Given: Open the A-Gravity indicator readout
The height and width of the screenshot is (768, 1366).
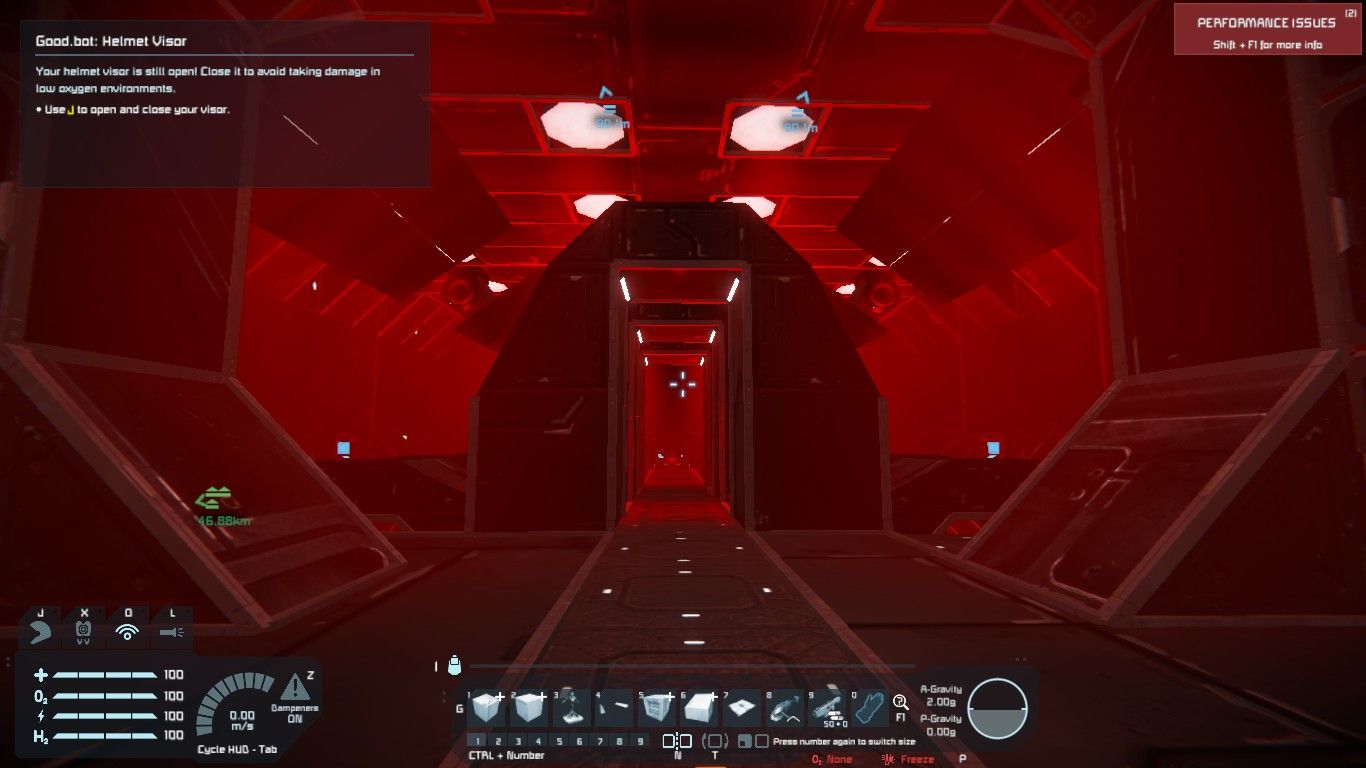Looking at the screenshot, I should click(940, 694).
